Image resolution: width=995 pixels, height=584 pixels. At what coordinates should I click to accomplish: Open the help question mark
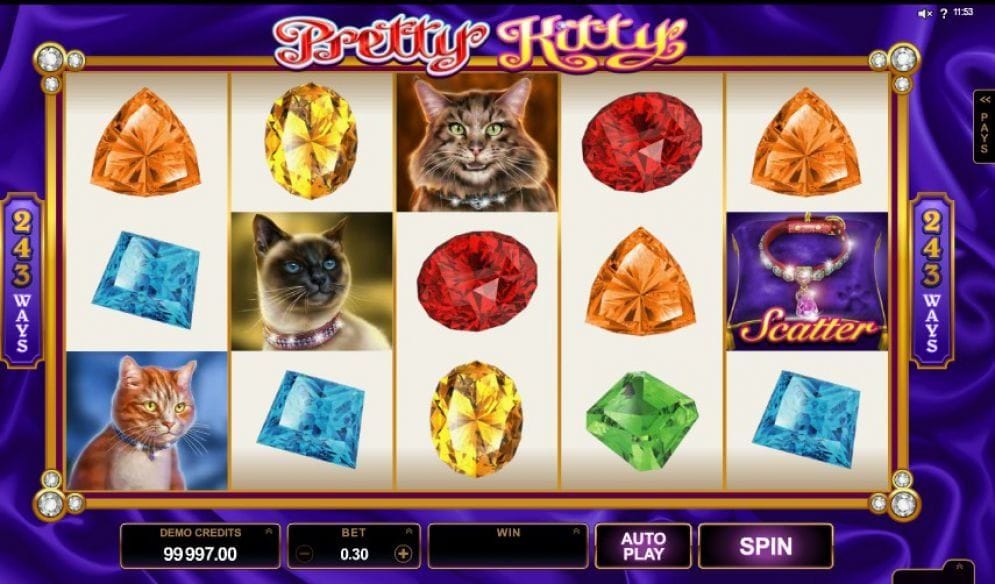point(944,13)
